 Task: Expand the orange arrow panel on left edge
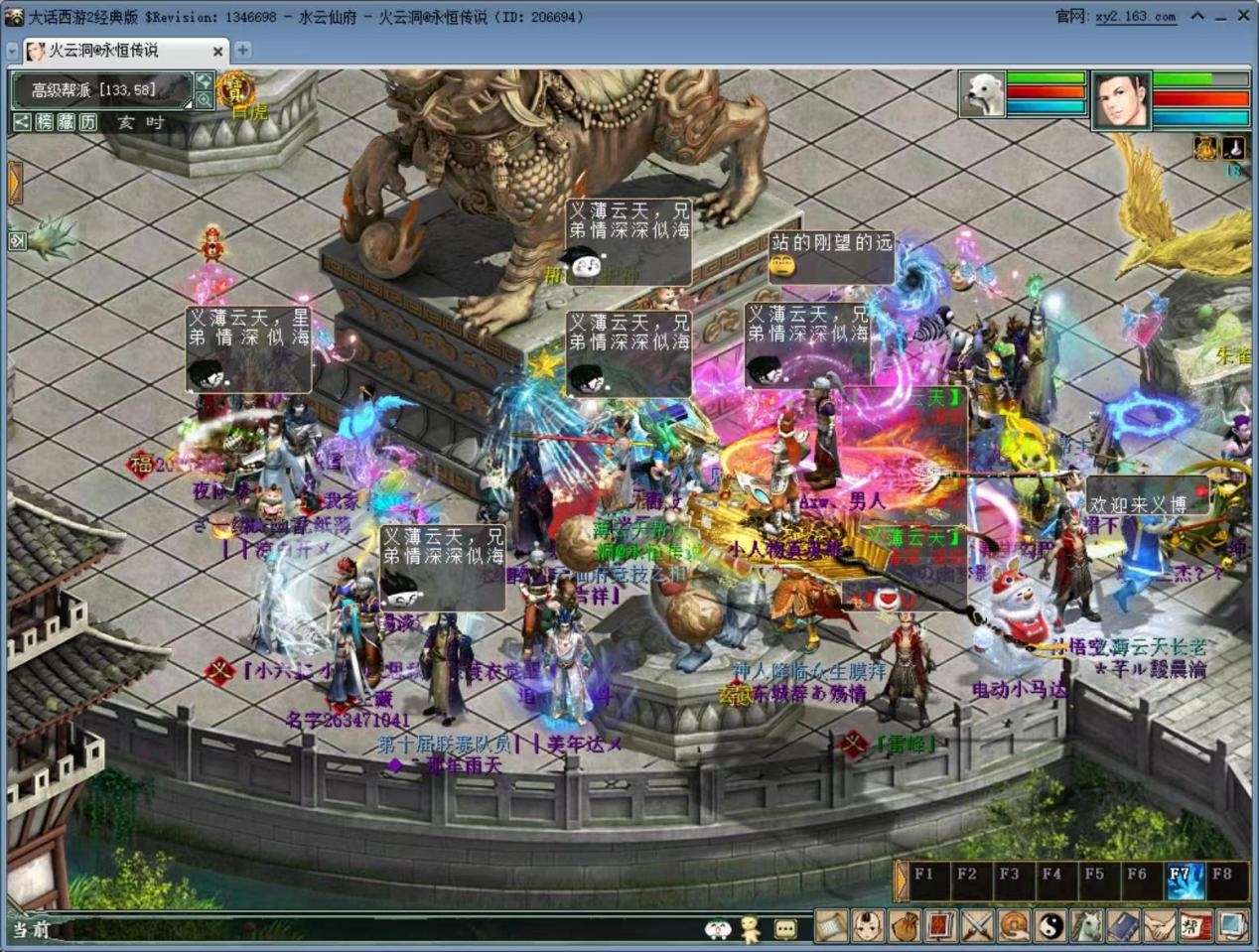15,184
